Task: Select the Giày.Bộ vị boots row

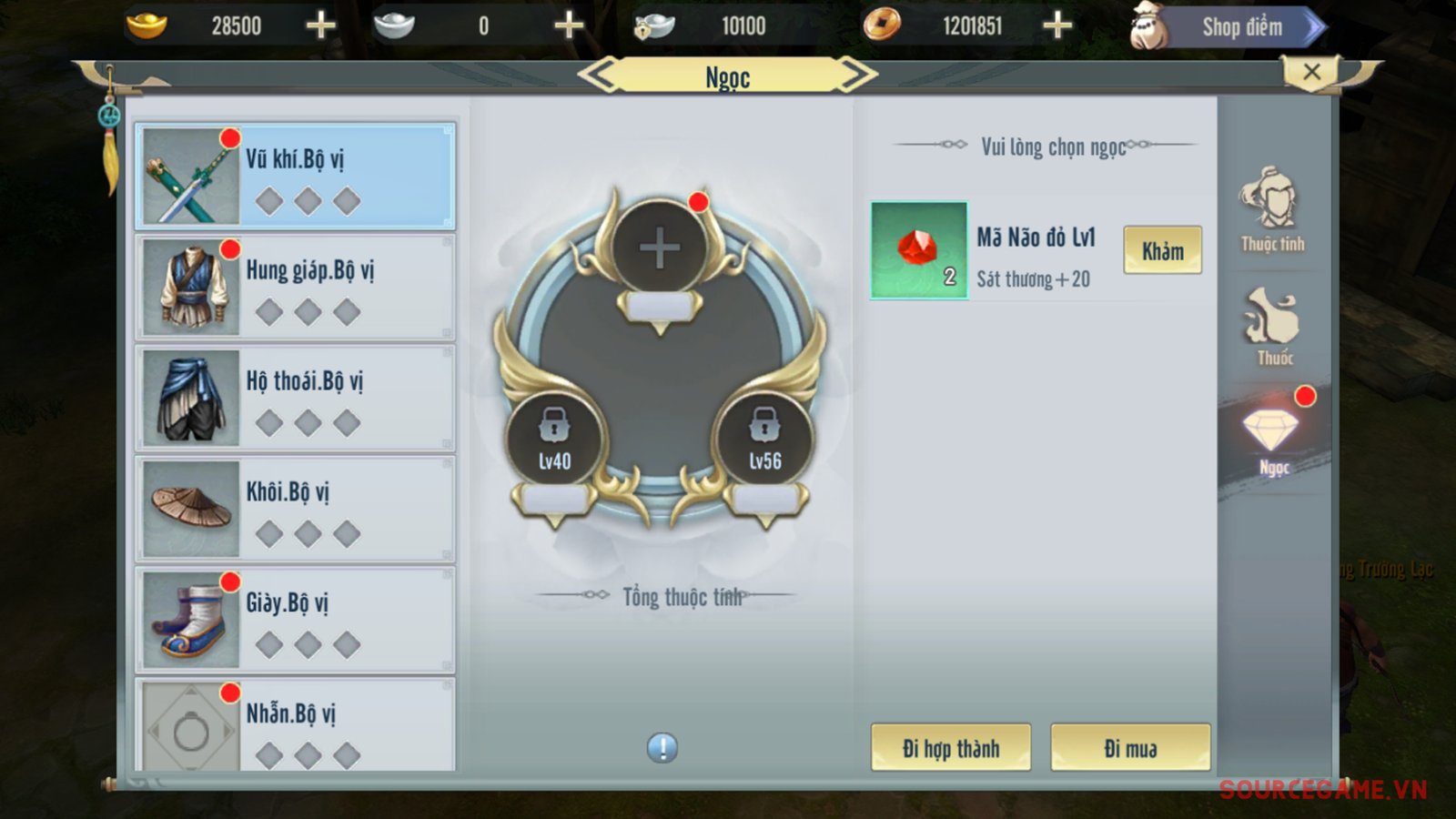Action: pyautogui.click(x=296, y=620)
